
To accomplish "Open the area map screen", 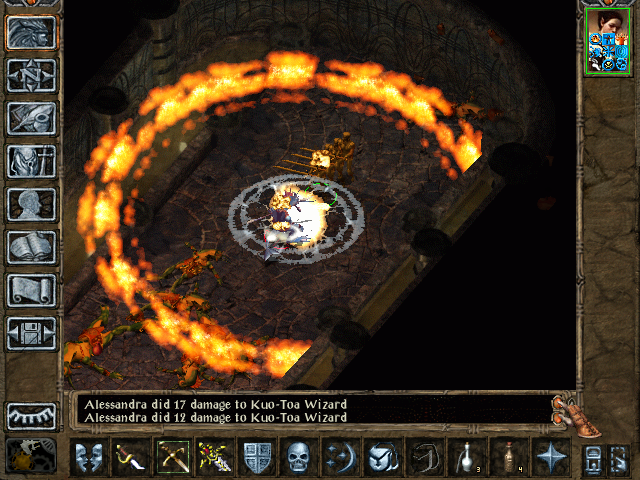I will point(31,76).
